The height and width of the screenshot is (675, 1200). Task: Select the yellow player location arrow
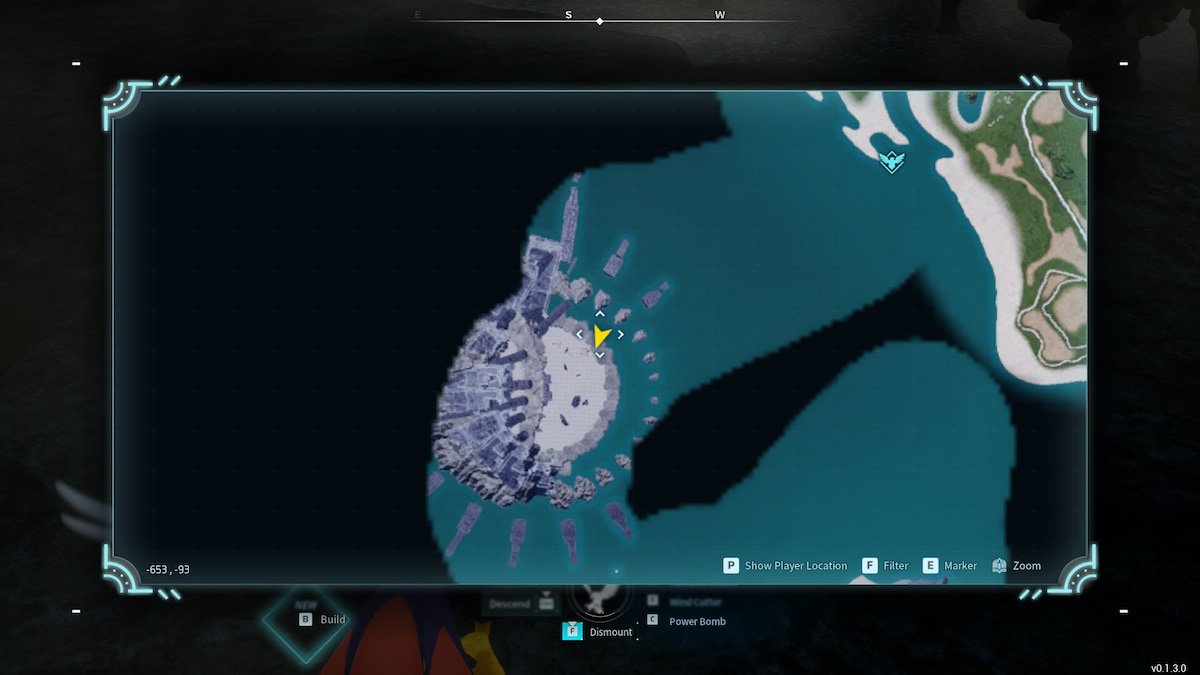(600, 336)
